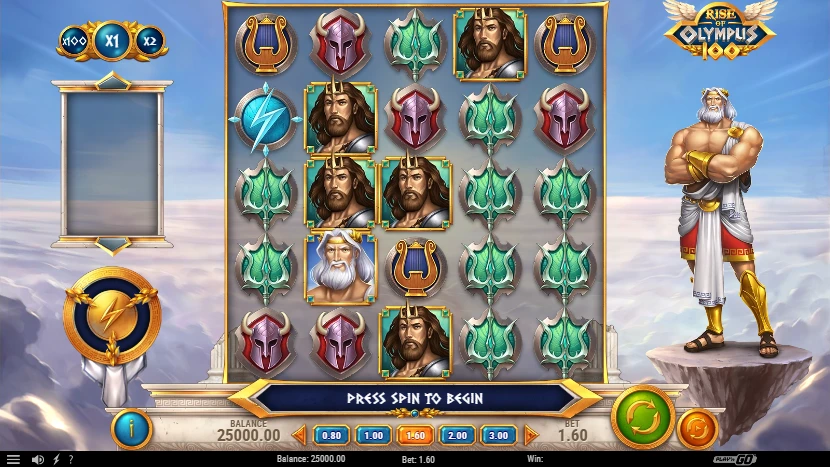Open the blue info paytable button
The width and height of the screenshot is (830, 467).
(x=131, y=428)
